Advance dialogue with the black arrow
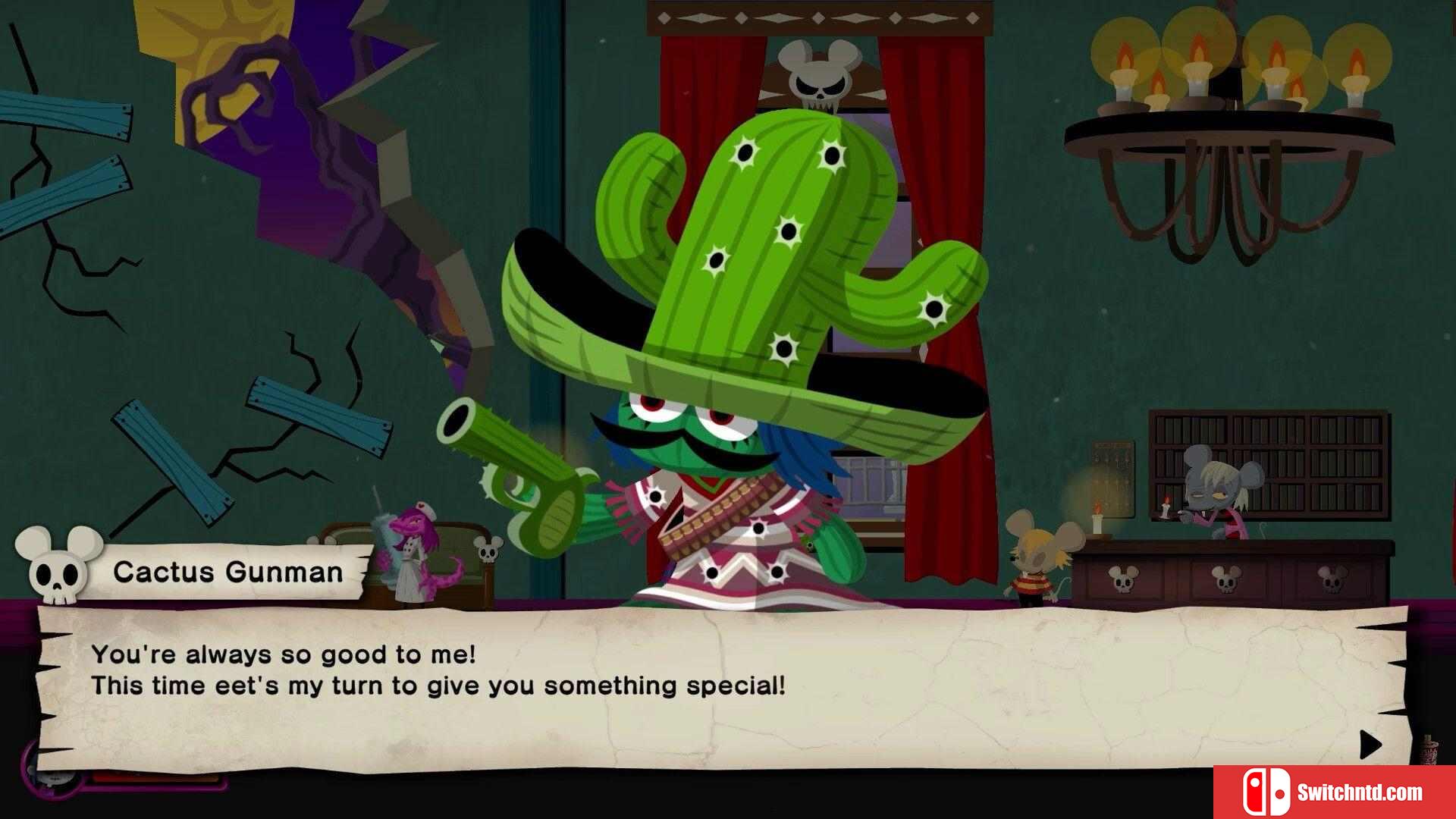The width and height of the screenshot is (1456, 819). (x=1370, y=745)
